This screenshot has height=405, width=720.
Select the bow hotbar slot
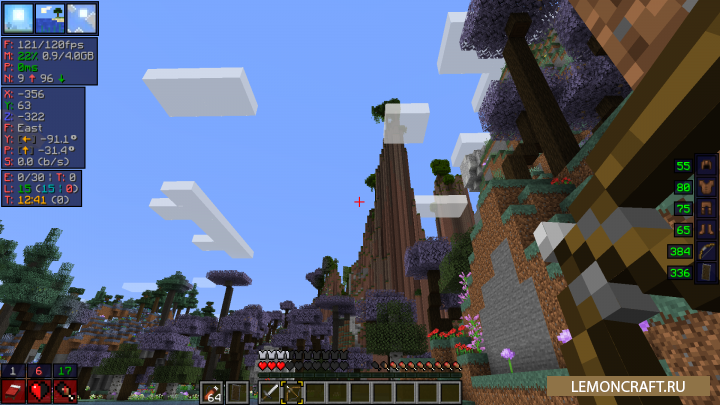[292, 392]
